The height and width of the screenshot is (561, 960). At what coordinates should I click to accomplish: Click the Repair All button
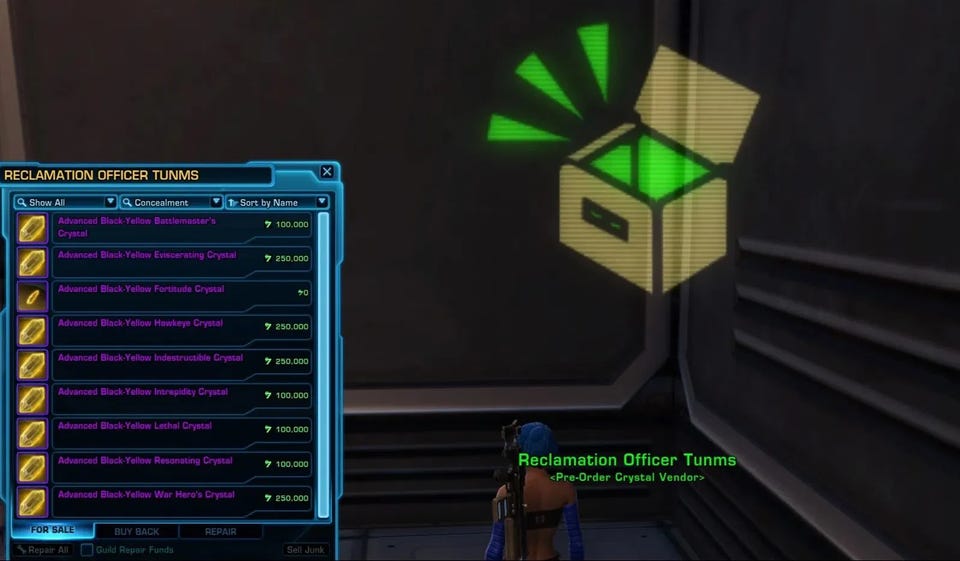tap(43, 550)
